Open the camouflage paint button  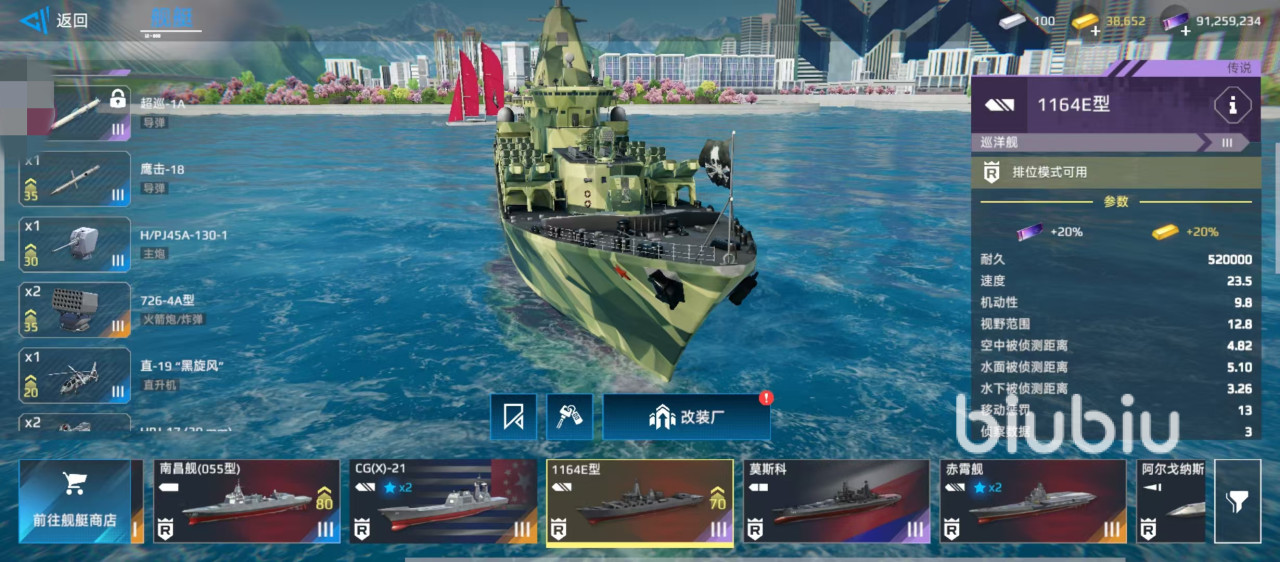[569, 417]
